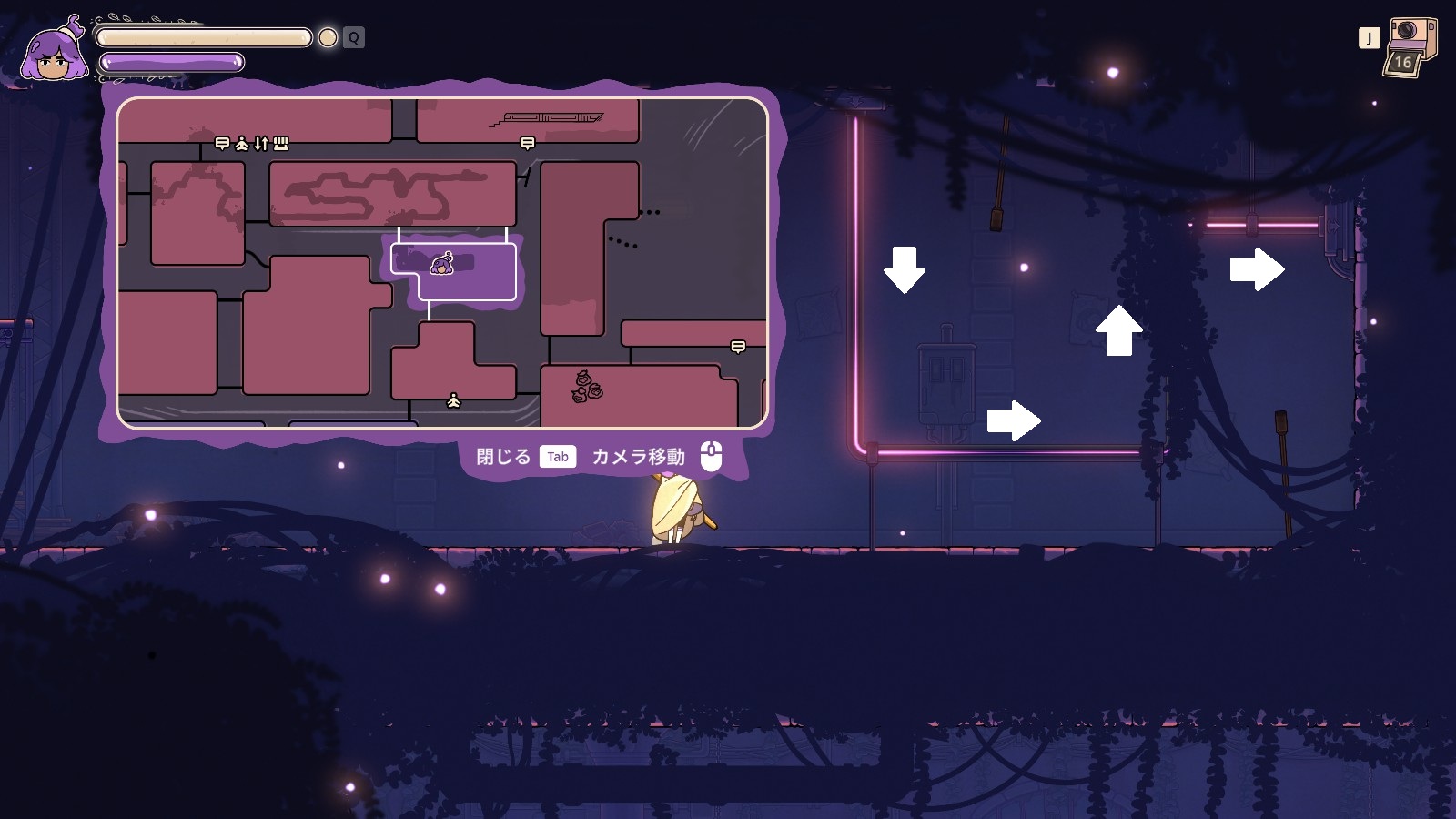Image resolution: width=1456 pixels, height=819 pixels.
Task: Click the 閉じる close label under map
Action: click(503, 457)
